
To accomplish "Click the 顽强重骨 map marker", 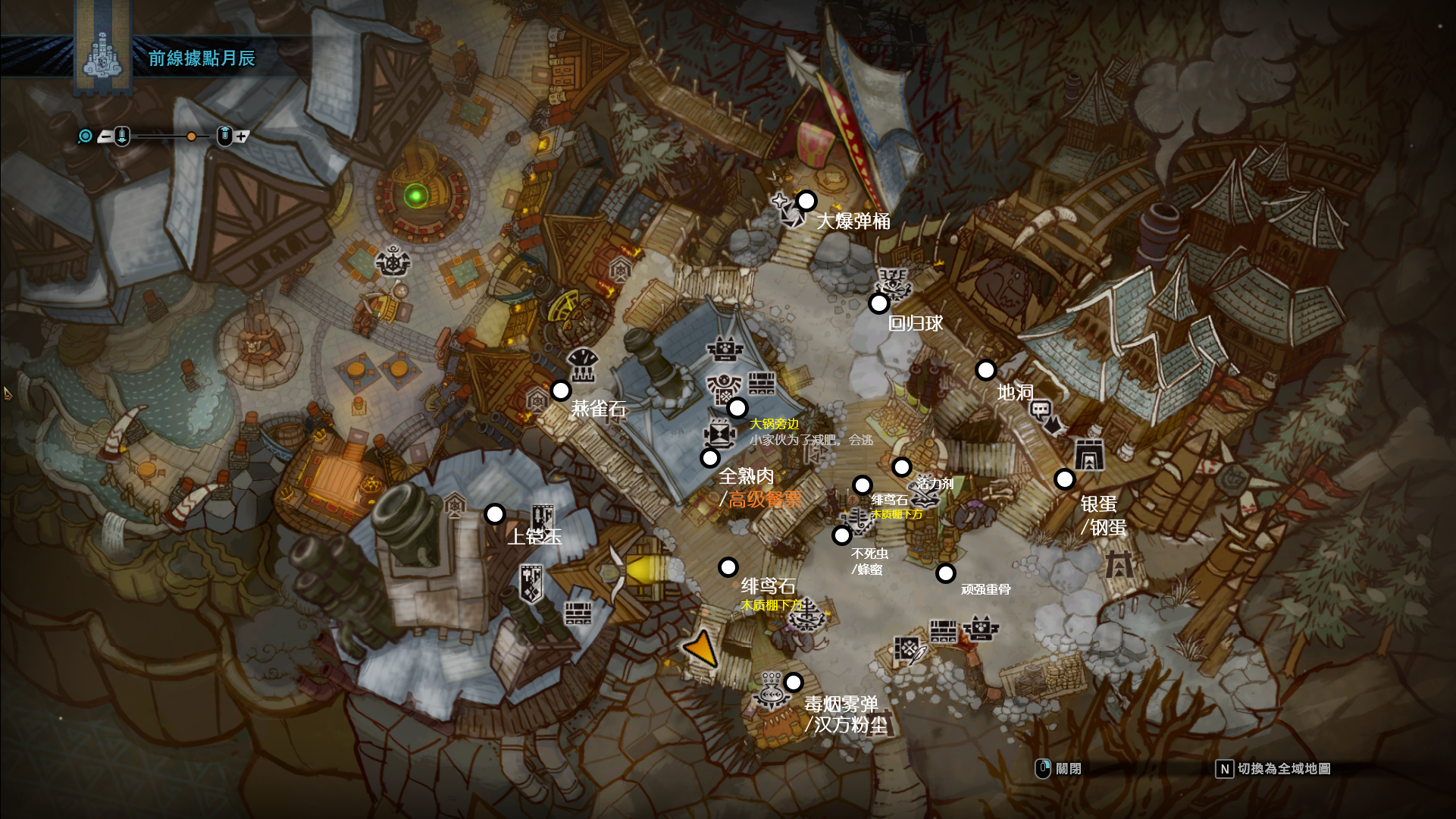I will [x=945, y=573].
